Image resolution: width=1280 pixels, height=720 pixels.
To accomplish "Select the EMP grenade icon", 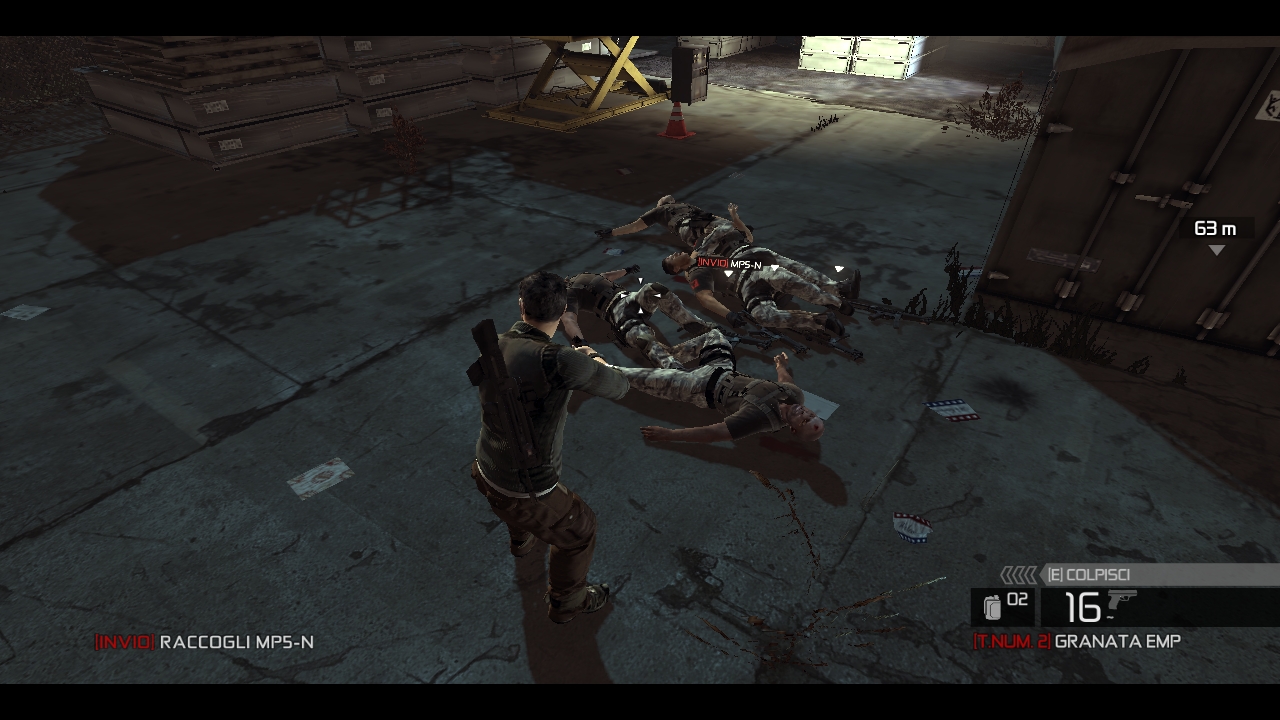I will point(993,608).
